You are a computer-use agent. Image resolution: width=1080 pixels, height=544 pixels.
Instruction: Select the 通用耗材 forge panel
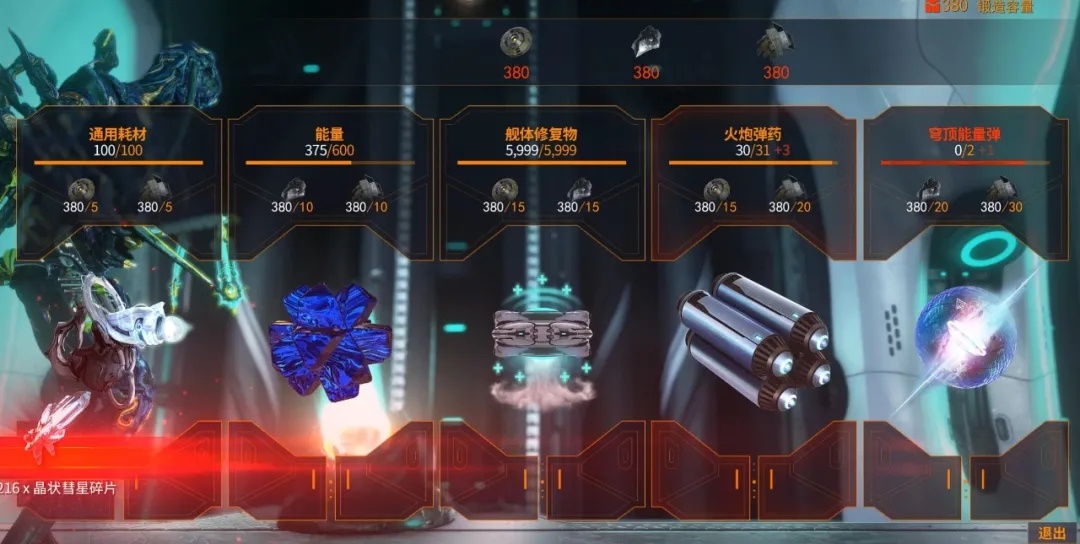(119, 181)
